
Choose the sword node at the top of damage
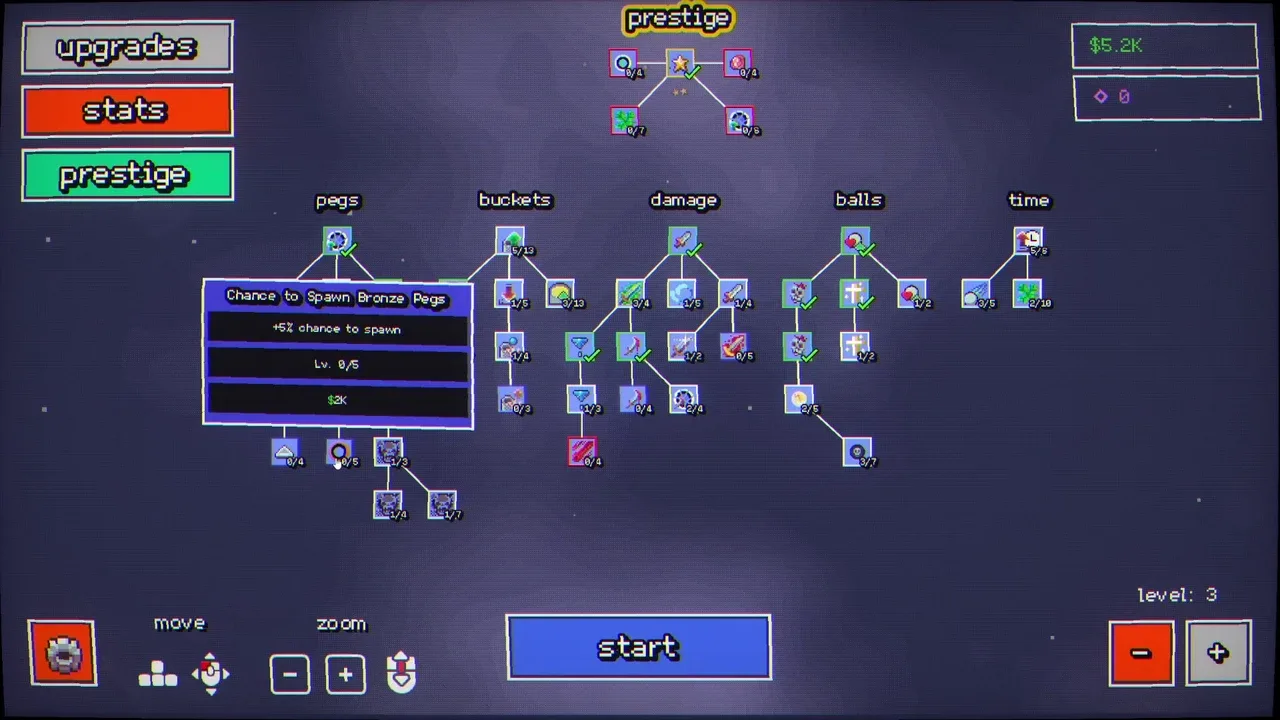pyautogui.click(x=683, y=241)
